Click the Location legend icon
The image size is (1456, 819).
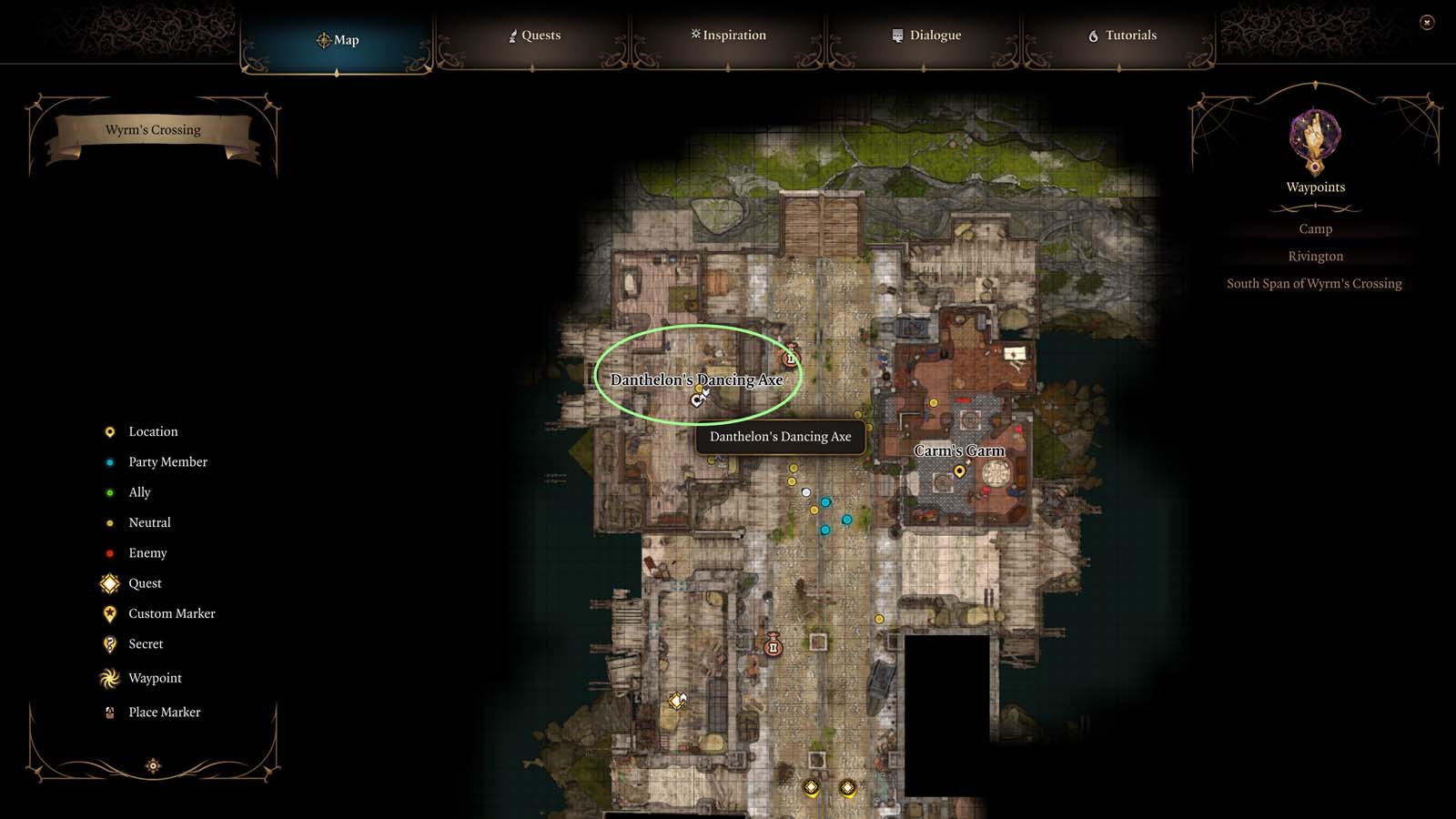pos(109,431)
